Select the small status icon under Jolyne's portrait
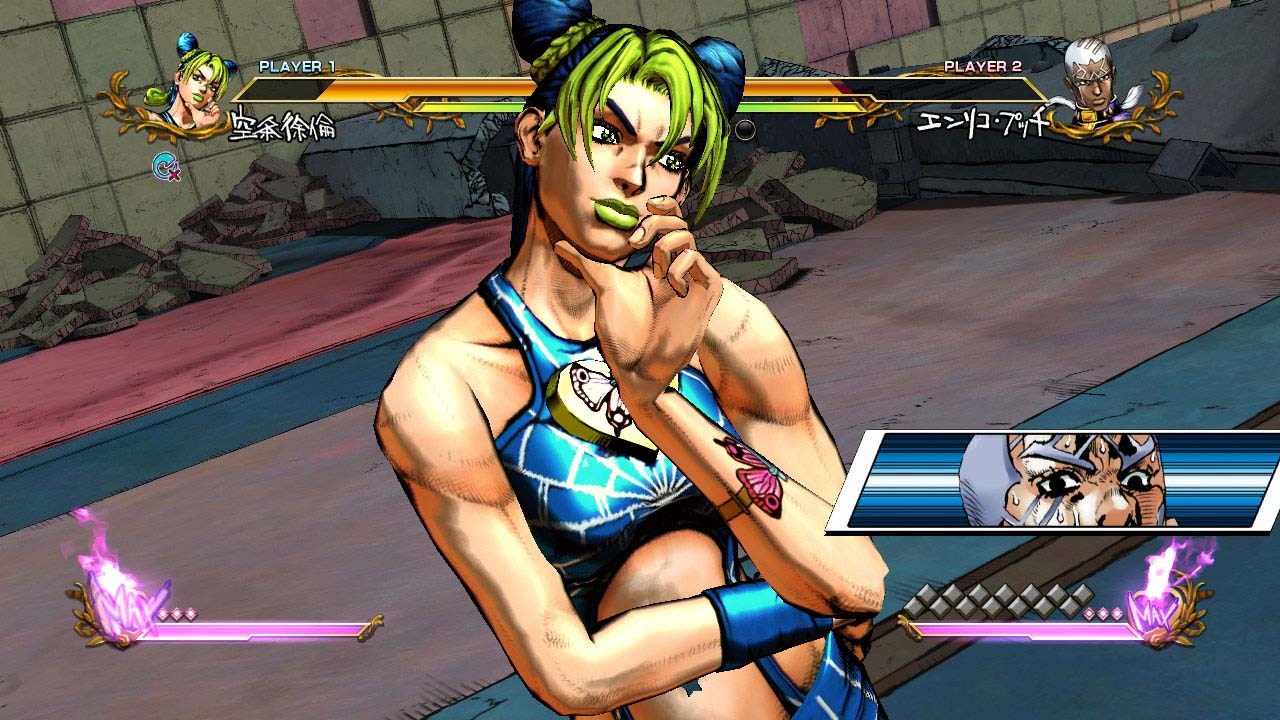This screenshot has height=720, width=1280. pyautogui.click(x=165, y=166)
